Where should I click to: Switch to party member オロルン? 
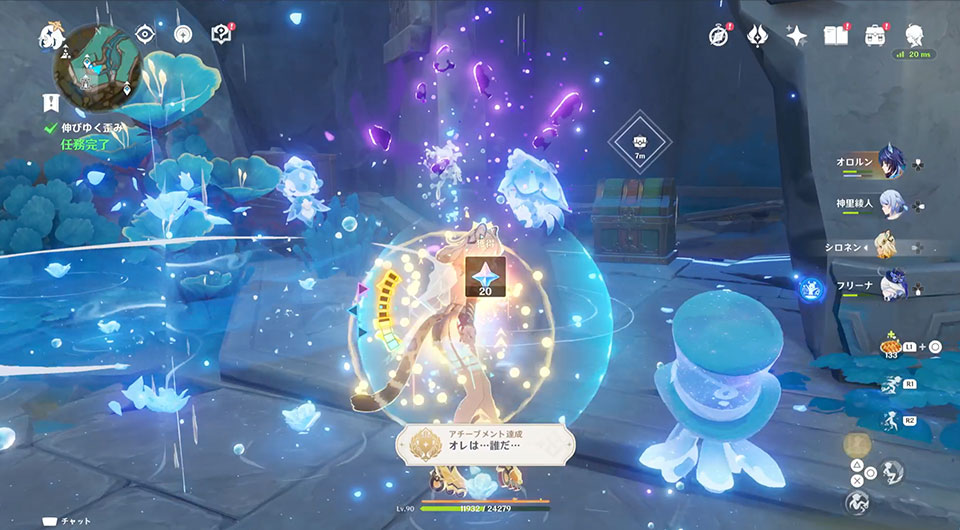885,164
